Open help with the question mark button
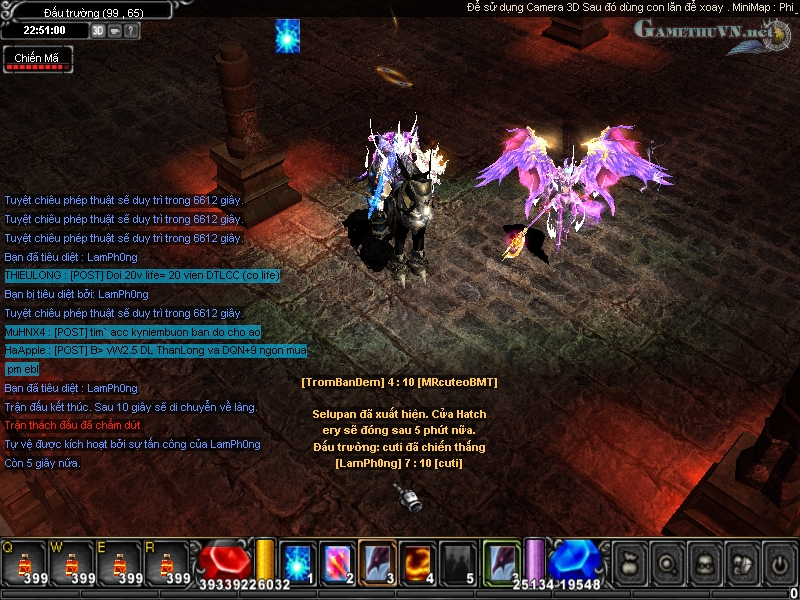 click(x=132, y=31)
